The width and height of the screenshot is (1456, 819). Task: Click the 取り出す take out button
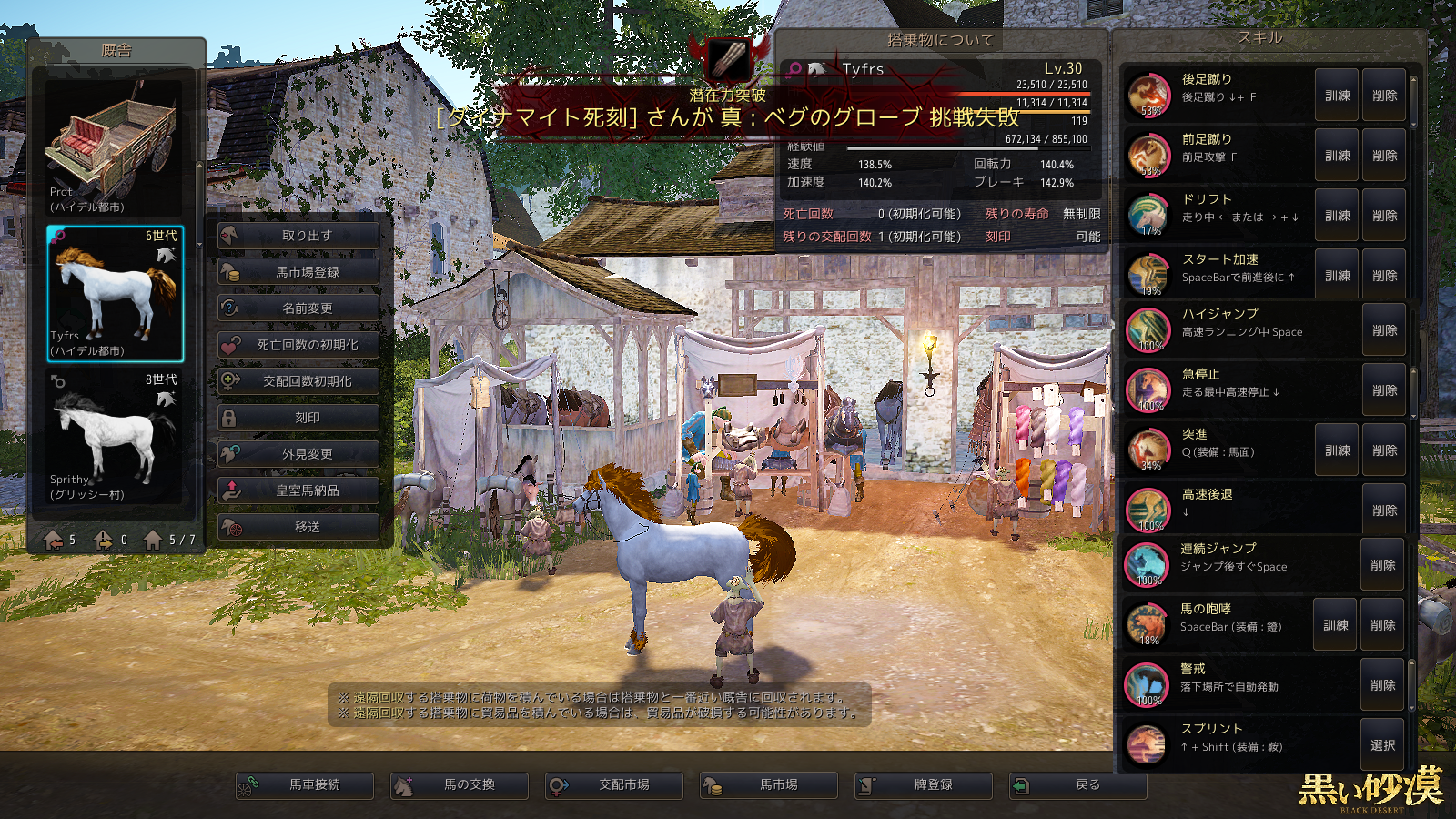(x=298, y=236)
